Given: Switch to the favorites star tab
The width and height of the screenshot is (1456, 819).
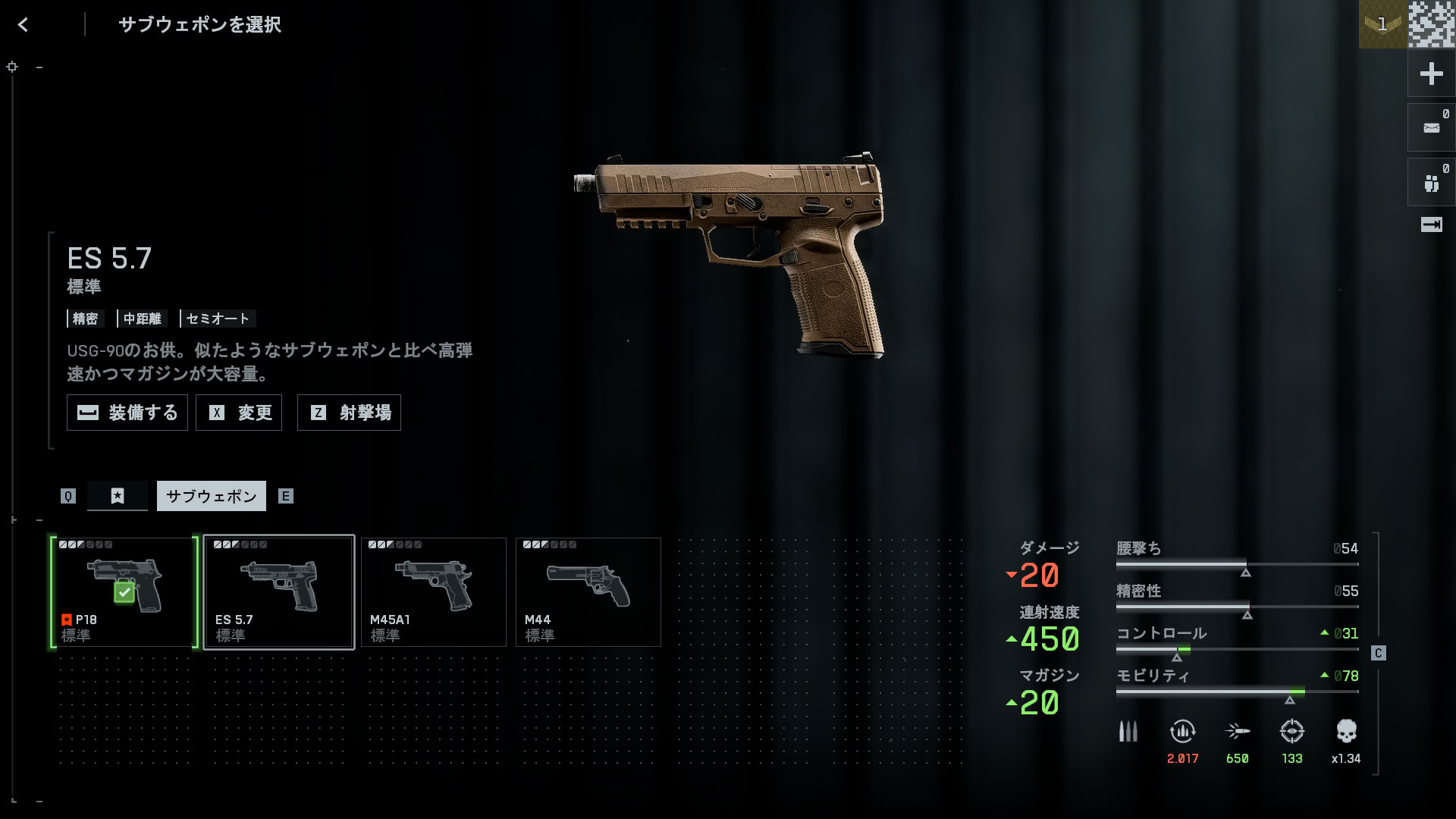Looking at the screenshot, I should (x=118, y=496).
